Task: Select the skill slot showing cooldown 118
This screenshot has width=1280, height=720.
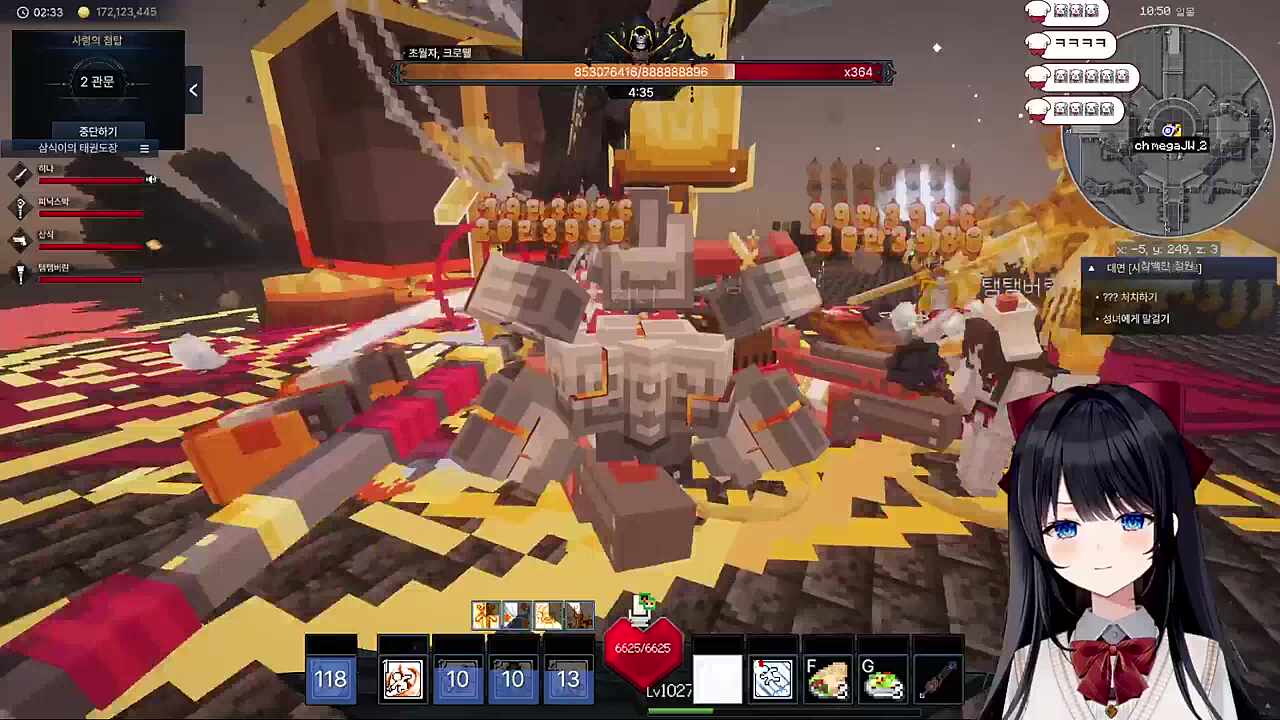Action: pos(330,679)
